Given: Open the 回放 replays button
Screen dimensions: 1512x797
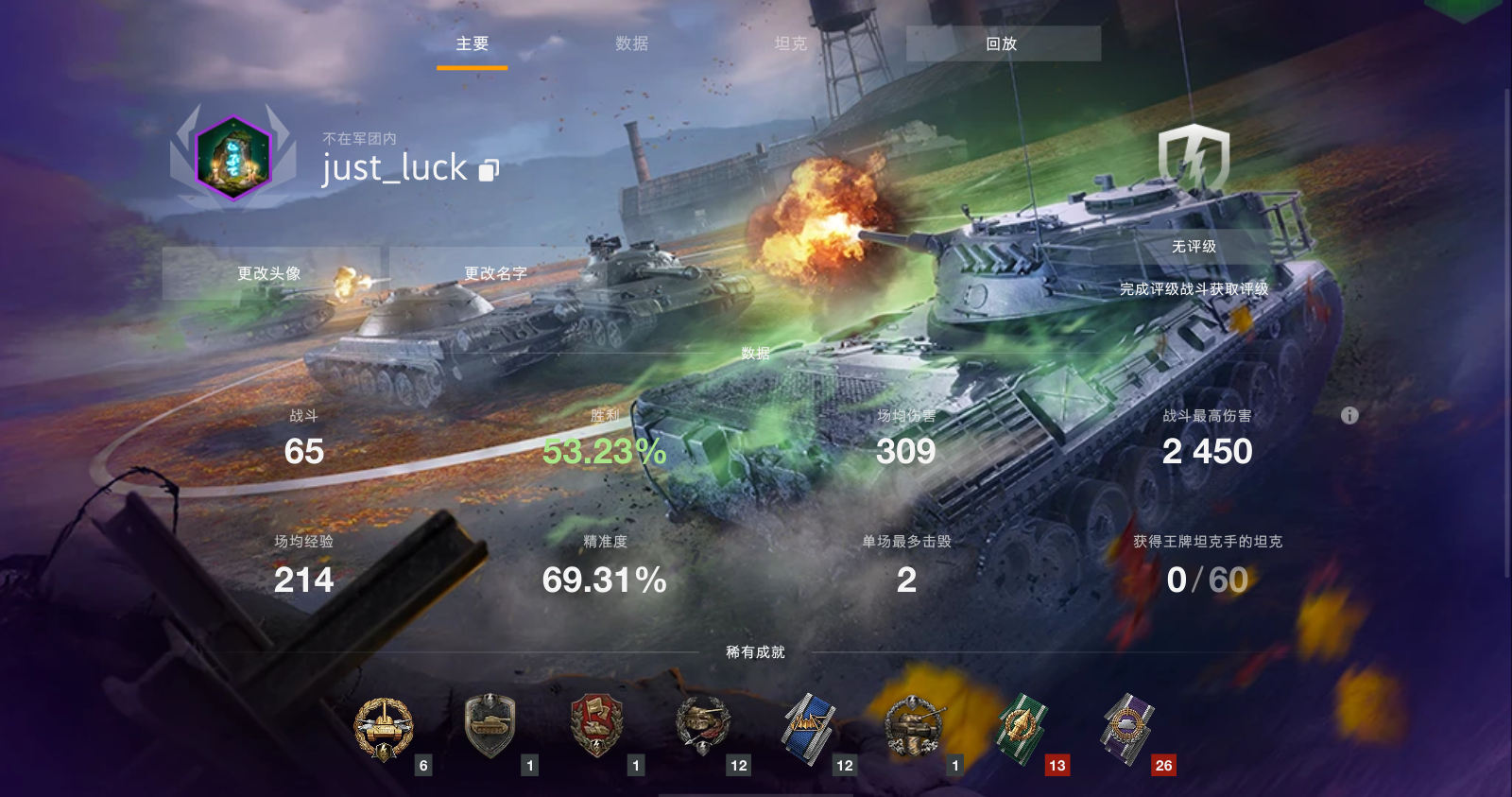Looking at the screenshot, I should coord(1003,43).
